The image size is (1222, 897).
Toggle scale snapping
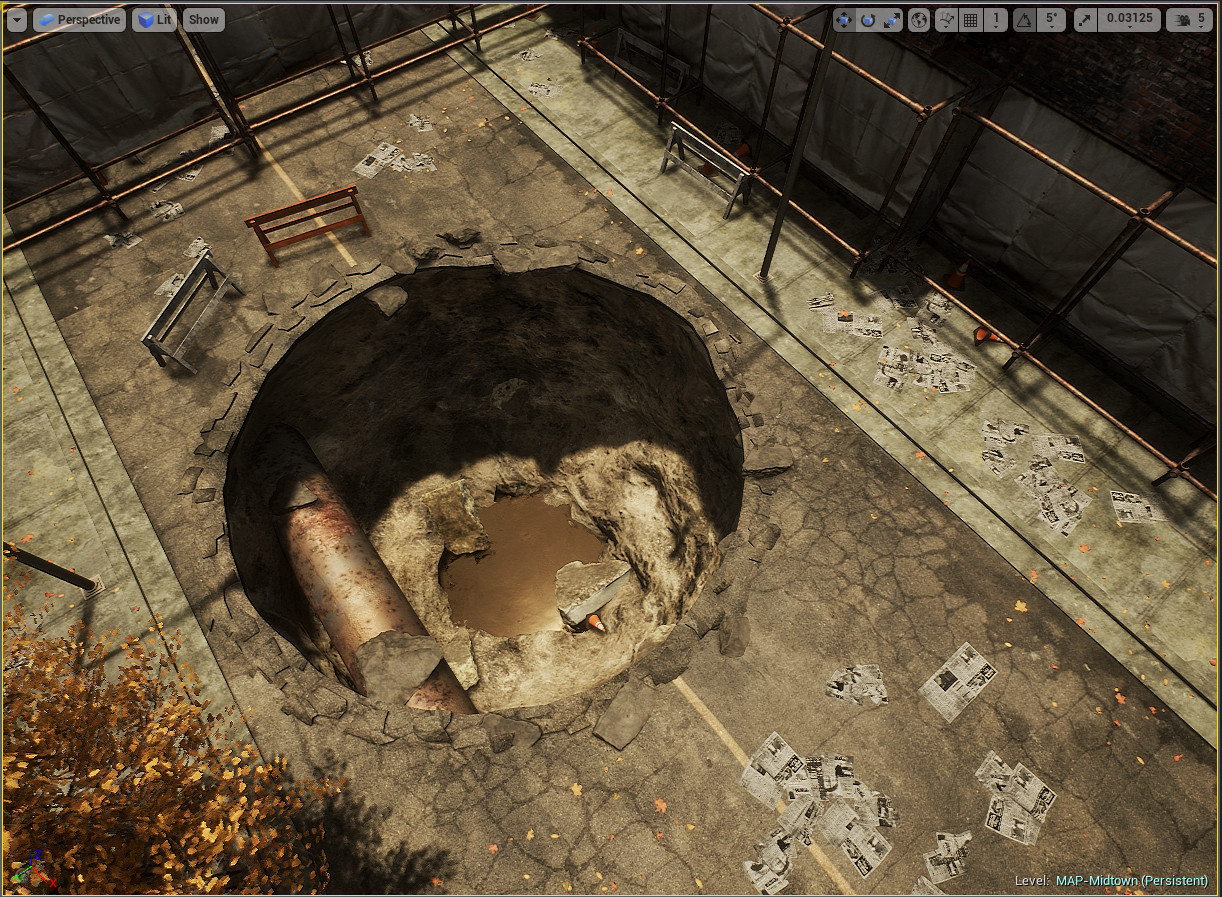coord(1086,20)
